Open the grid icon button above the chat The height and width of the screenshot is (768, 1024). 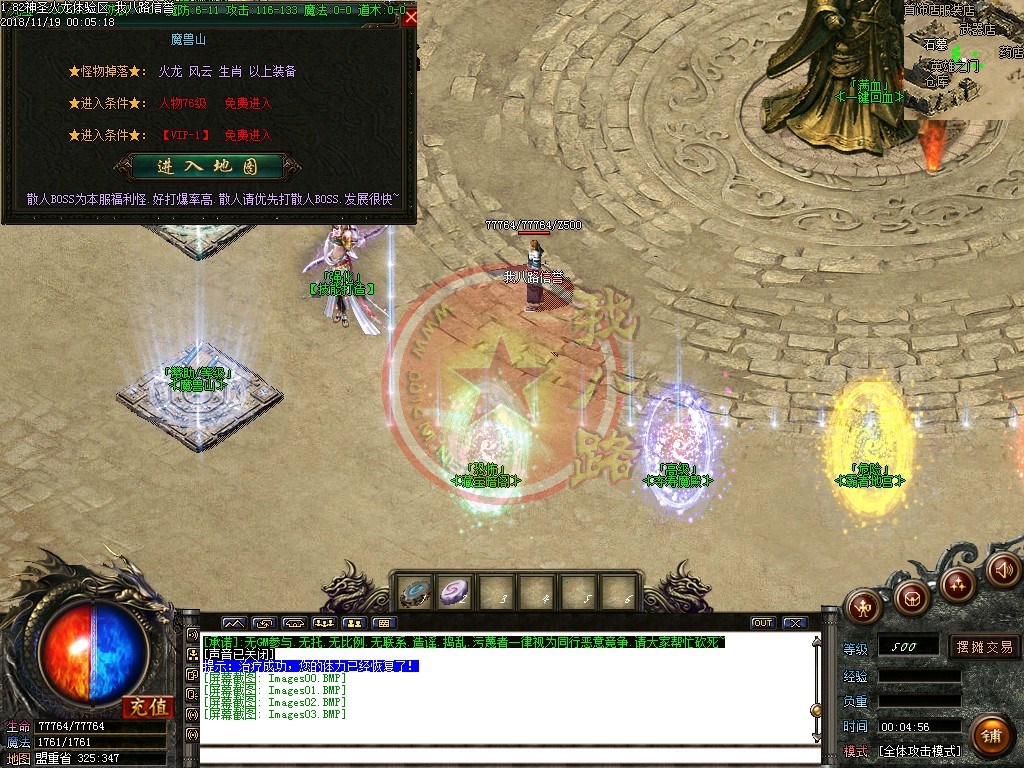(x=383, y=623)
